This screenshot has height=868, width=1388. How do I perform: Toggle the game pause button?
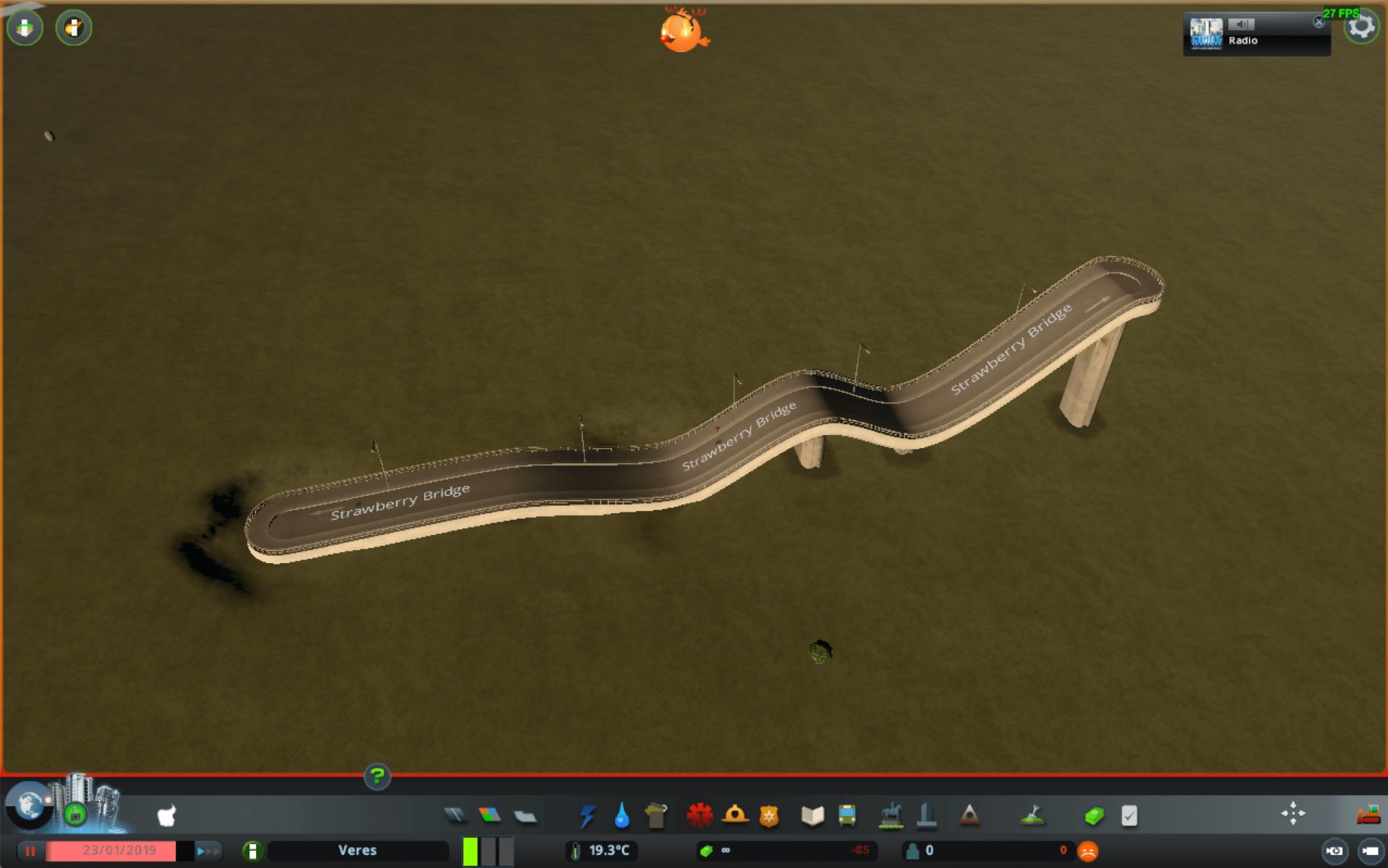[x=30, y=851]
